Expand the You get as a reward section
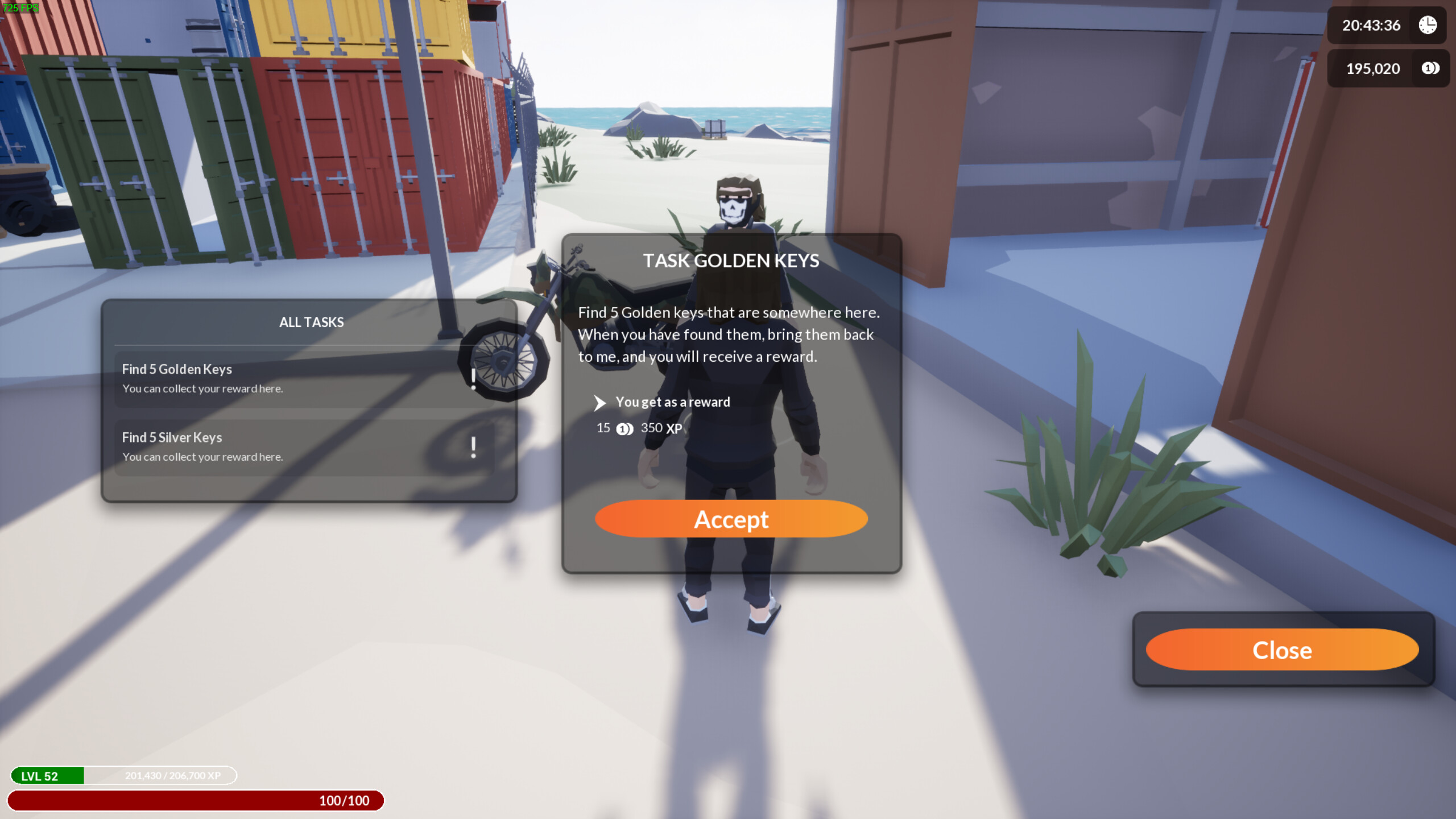 (x=600, y=403)
